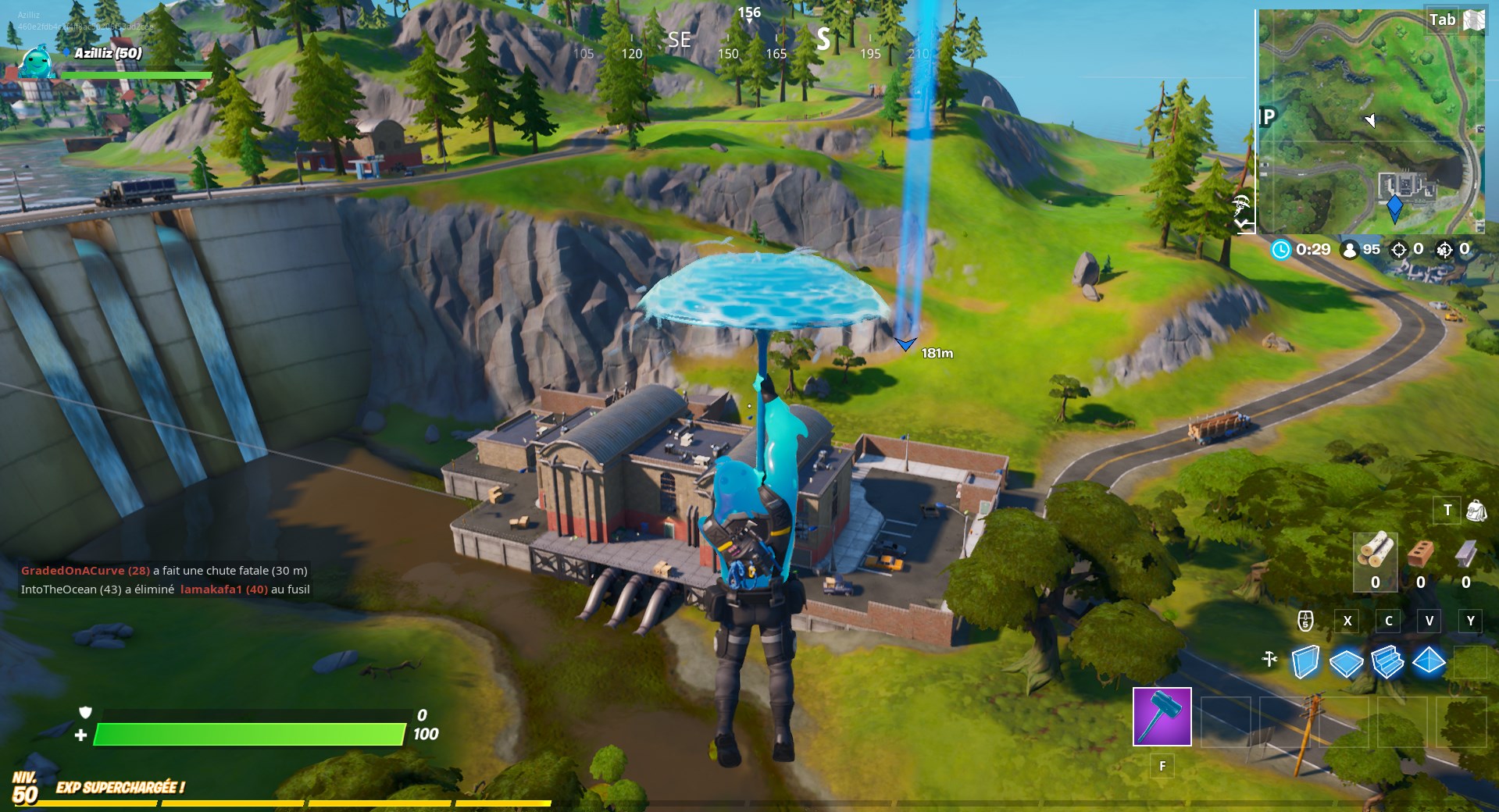Click the green health bar
Screen dimensions: 1499x812
pyautogui.click(x=250, y=735)
